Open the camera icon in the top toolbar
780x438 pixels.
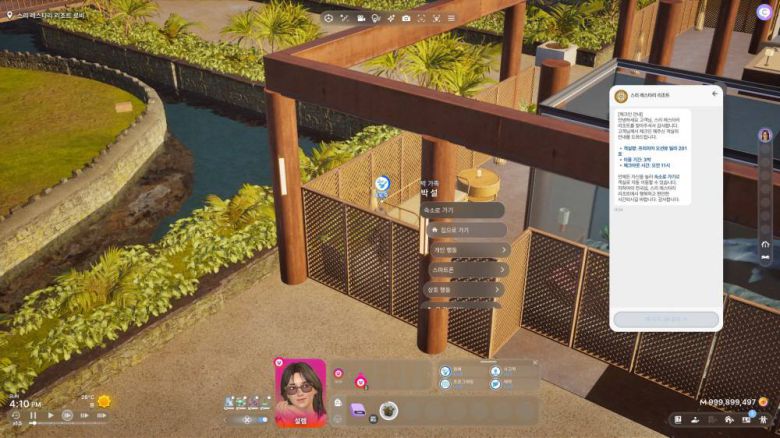[406, 18]
